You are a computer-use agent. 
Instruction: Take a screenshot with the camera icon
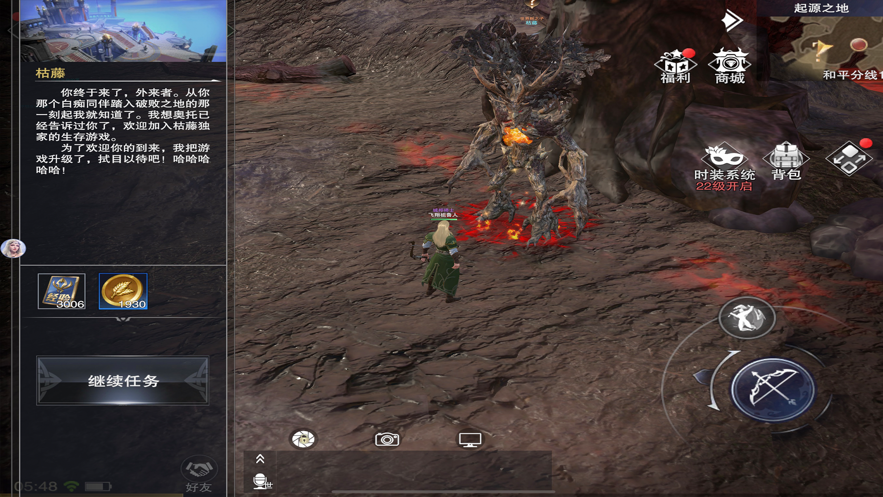pyautogui.click(x=387, y=439)
